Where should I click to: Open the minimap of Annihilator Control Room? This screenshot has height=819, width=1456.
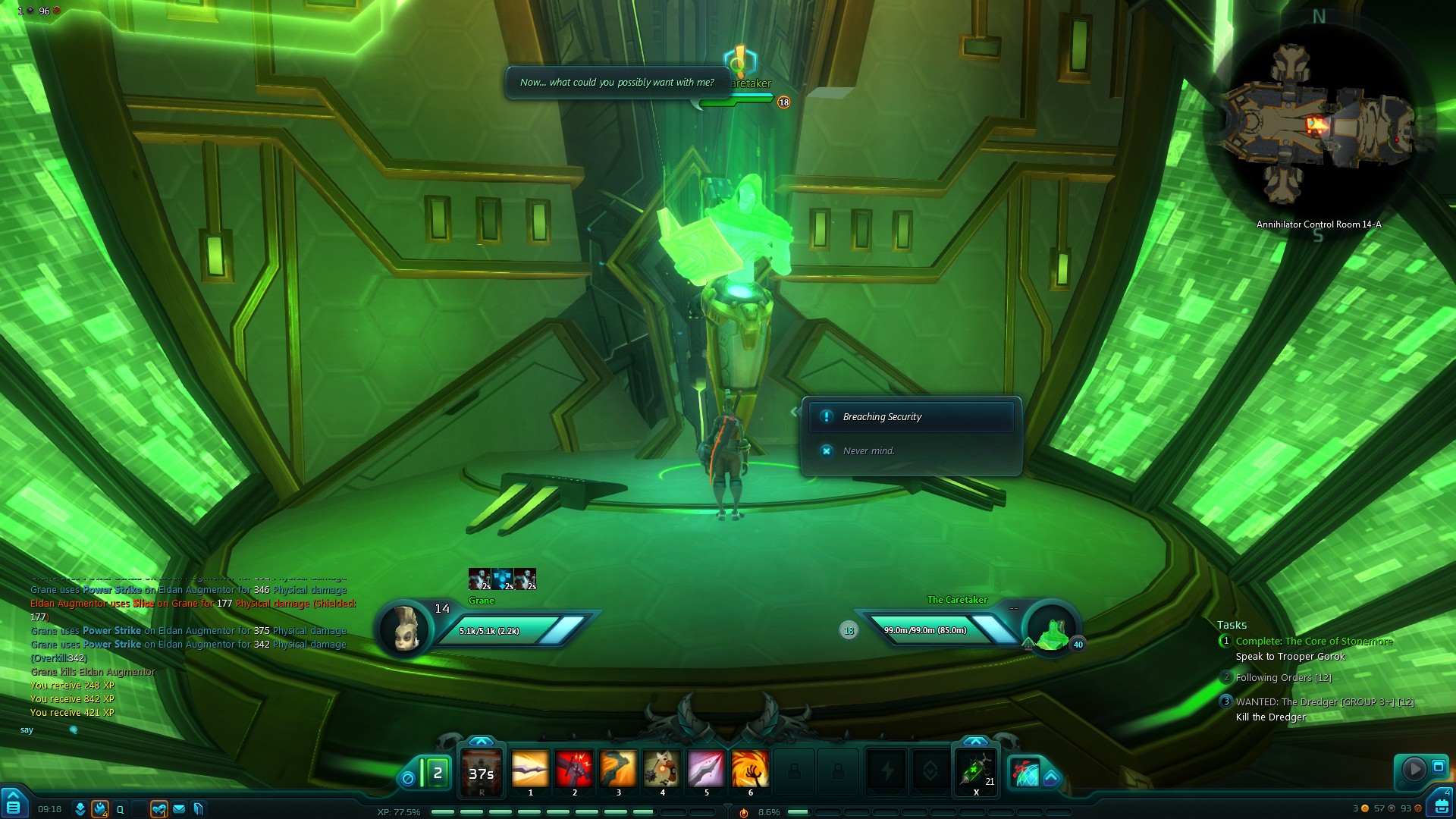[1318, 125]
